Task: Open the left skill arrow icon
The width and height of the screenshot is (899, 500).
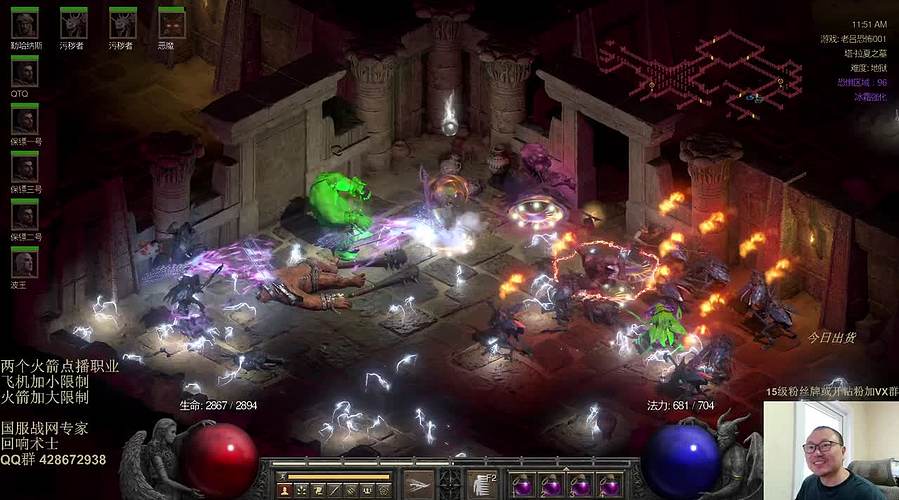Action: [419, 484]
